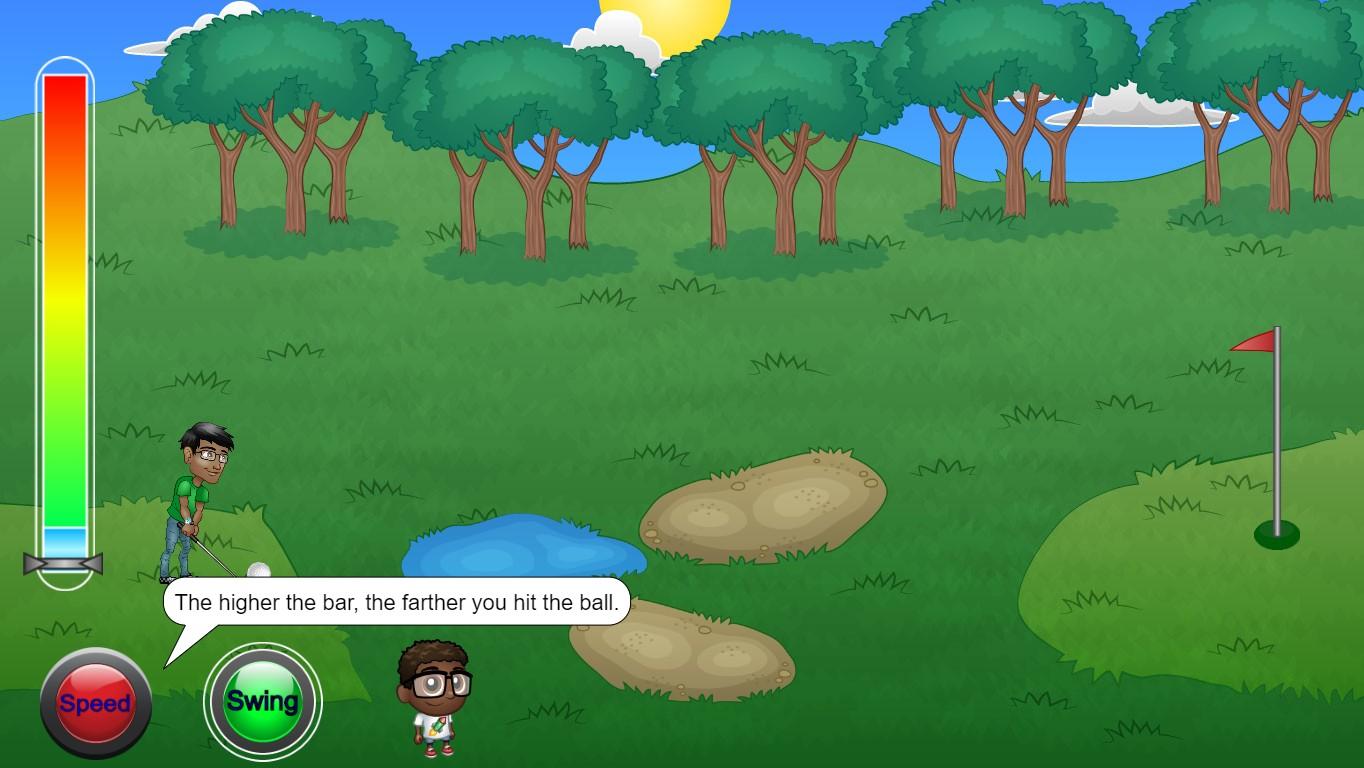This screenshot has height=768, width=1364.
Task: Click the red Speed button
Action: (x=95, y=703)
